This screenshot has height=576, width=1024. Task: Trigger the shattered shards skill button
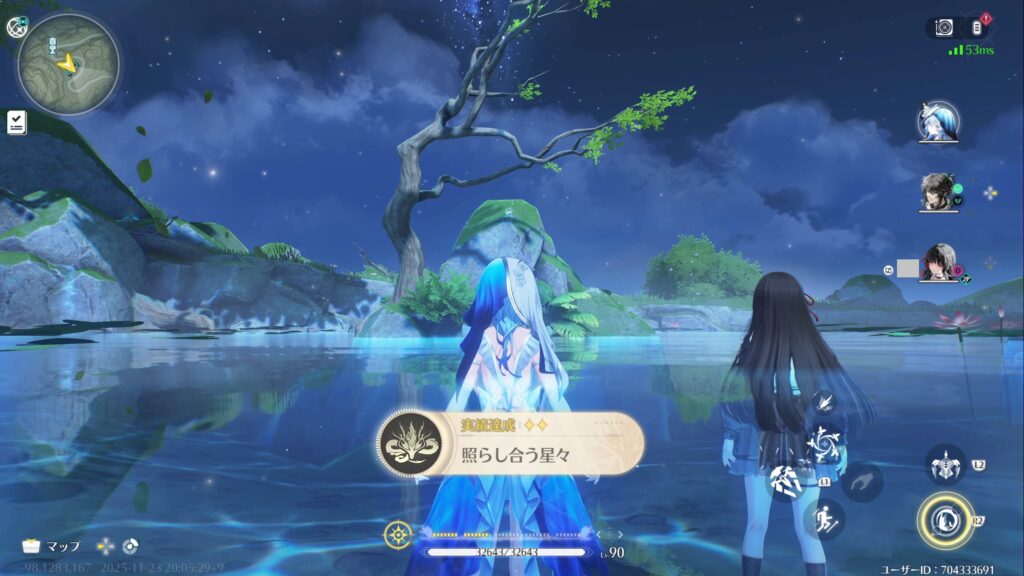pos(785,482)
